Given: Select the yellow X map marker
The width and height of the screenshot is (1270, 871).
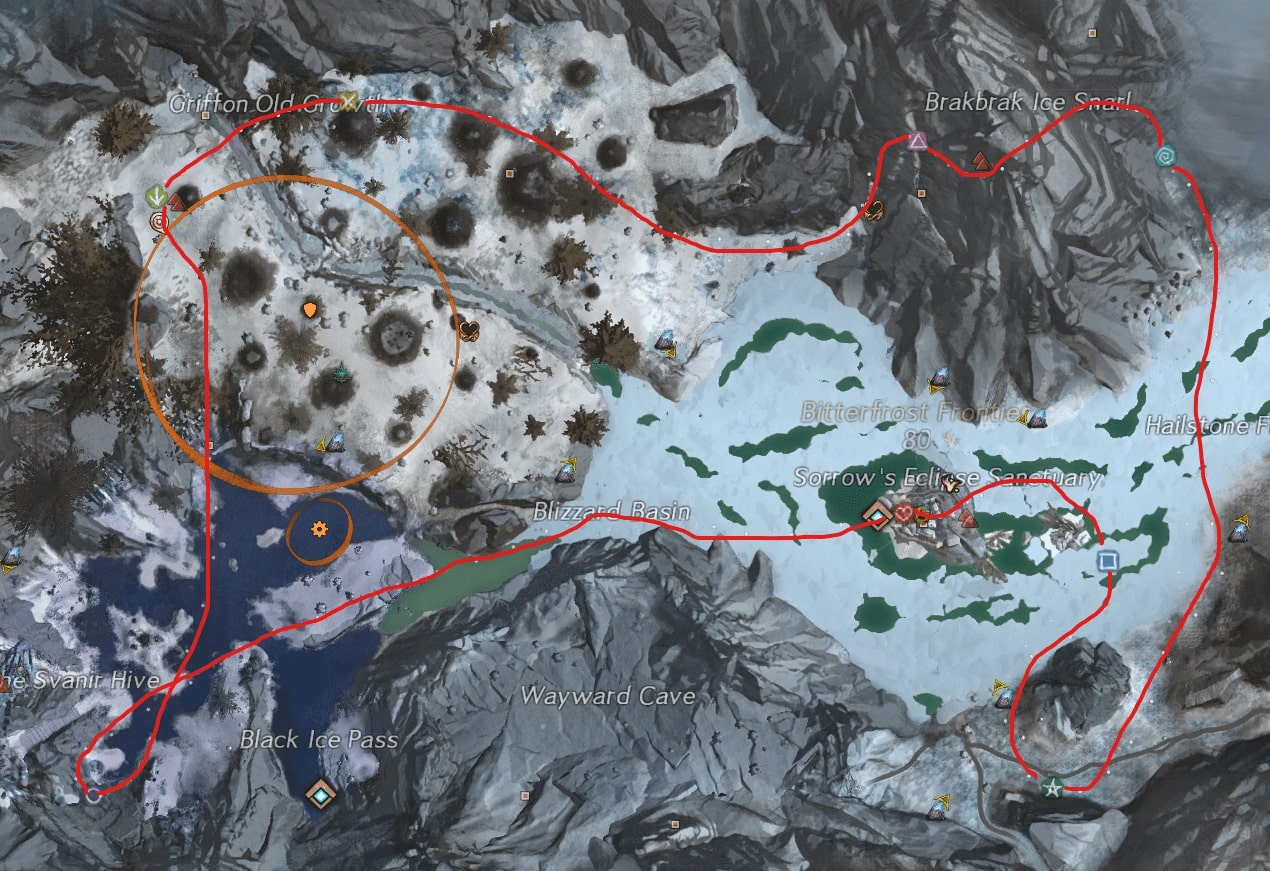Looking at the screenshot, I should [x=348, y=100].
